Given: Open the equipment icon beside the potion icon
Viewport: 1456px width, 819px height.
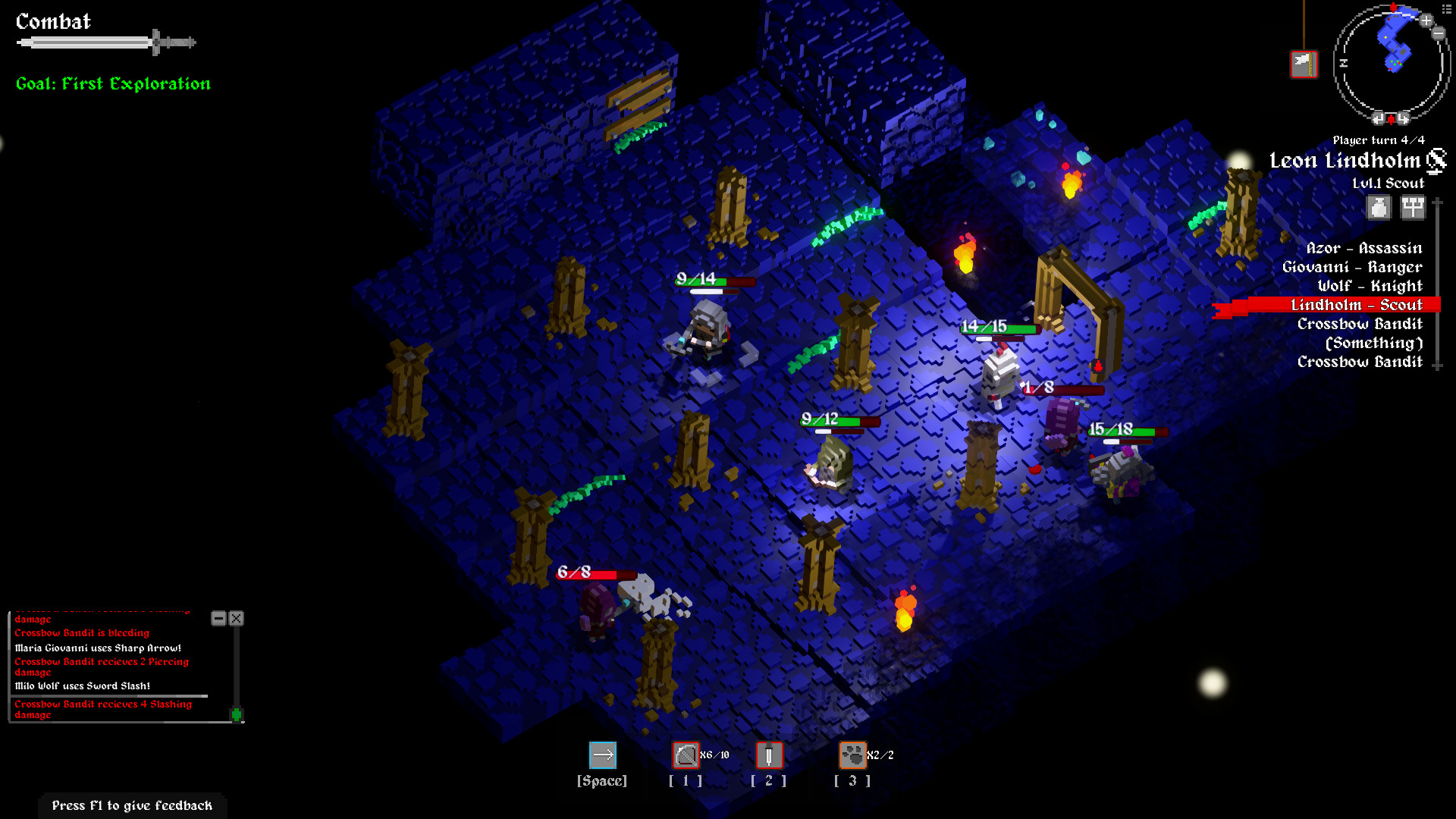Looking at the screenshot, I should coord(1413,208).
